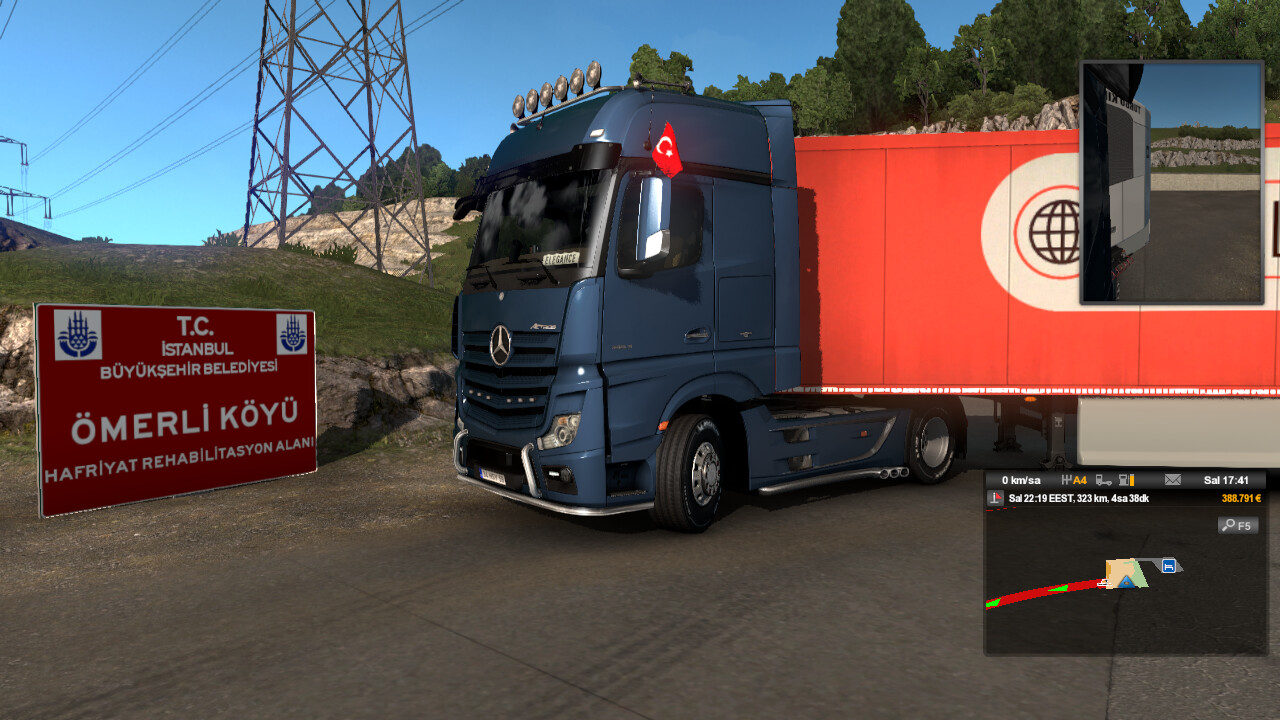Open the mail envelope icon

tap(1172, 480)
